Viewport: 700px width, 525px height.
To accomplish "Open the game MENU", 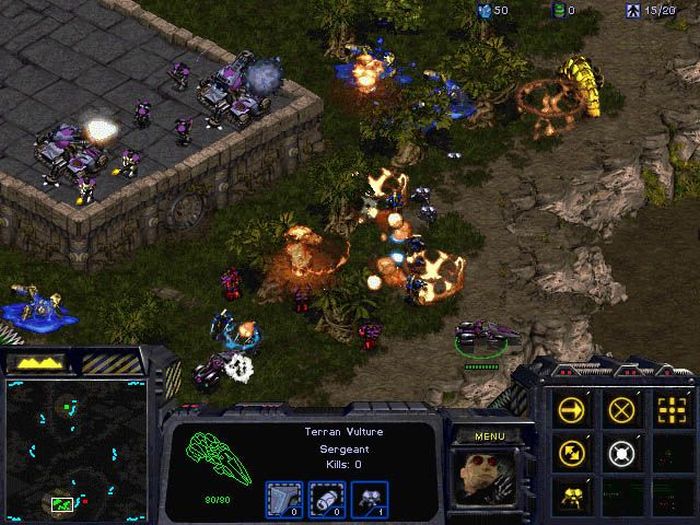I will tap(490, 436).
